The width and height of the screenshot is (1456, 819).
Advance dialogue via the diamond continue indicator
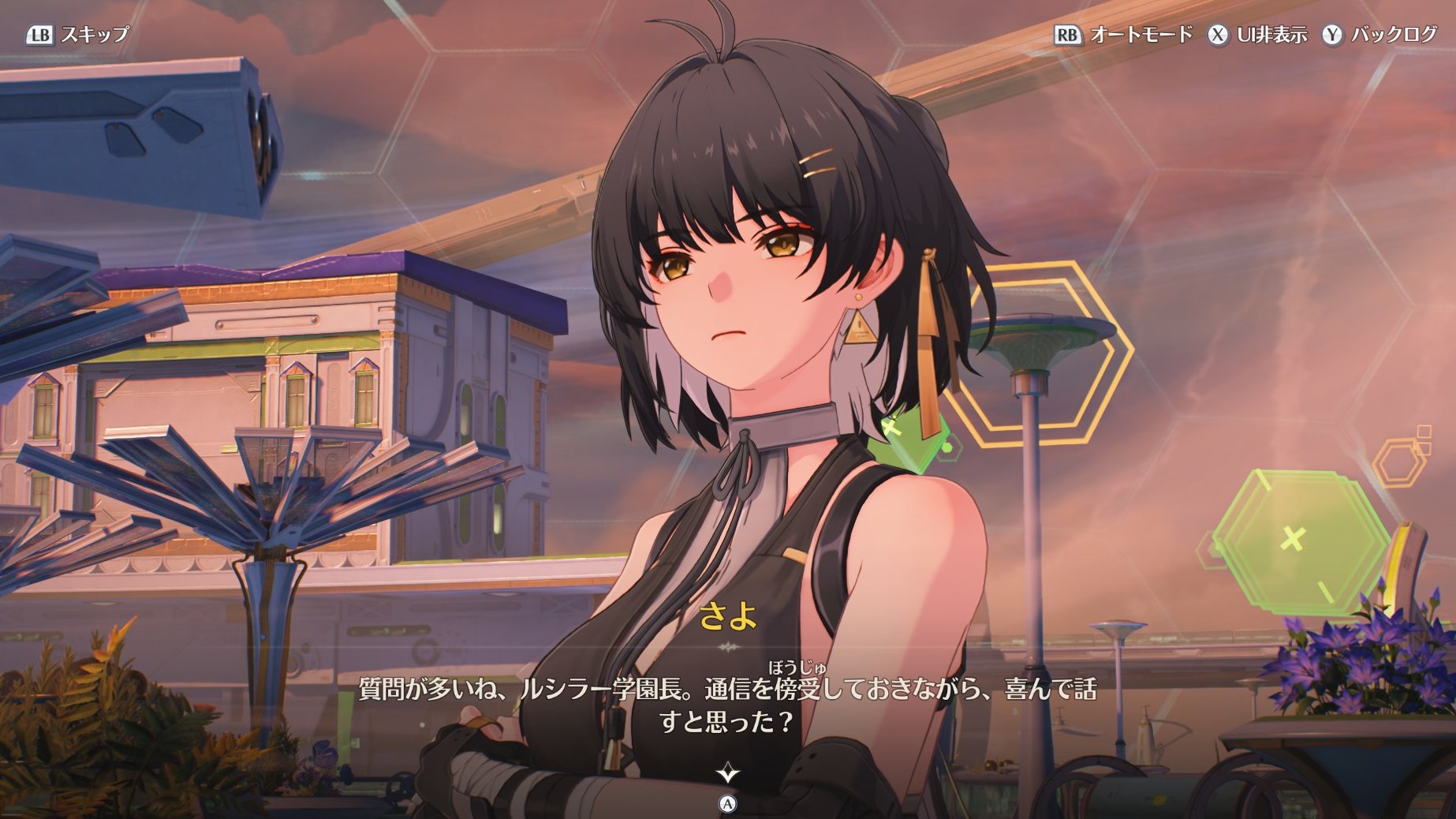point(727,772)
